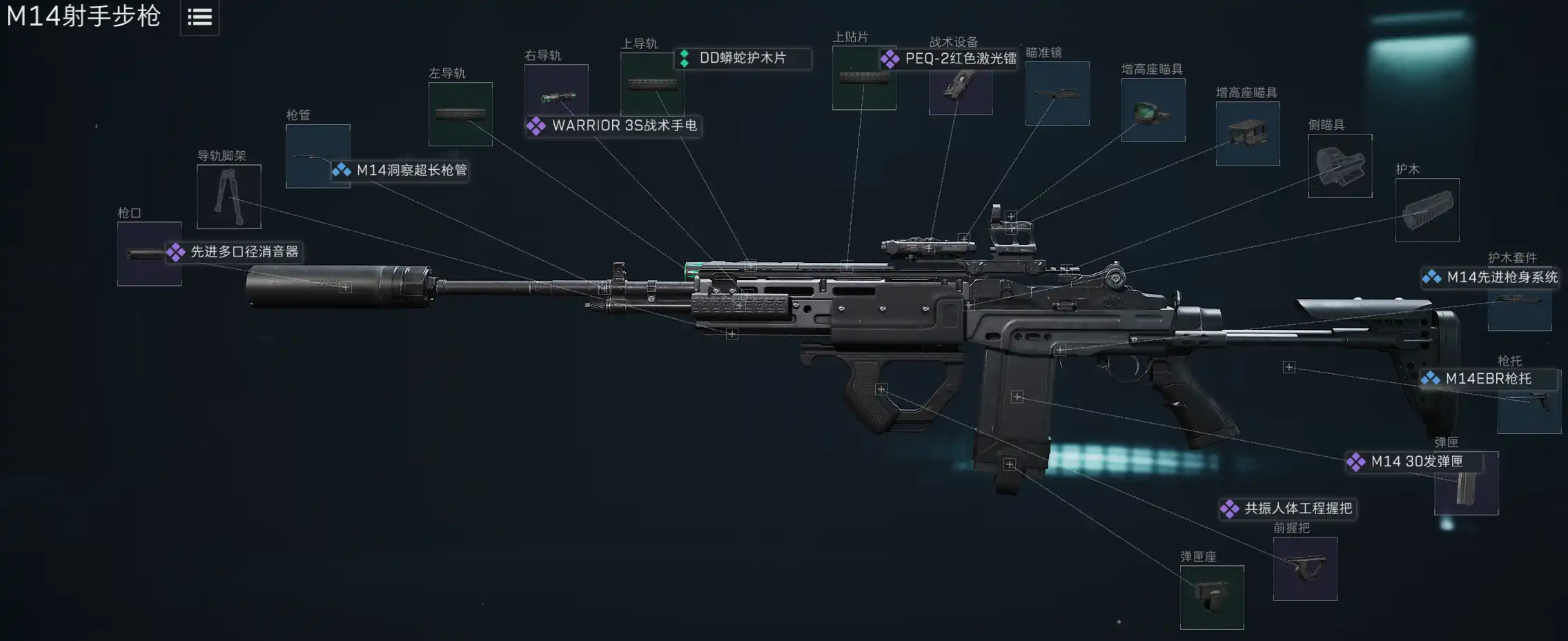Select the 瞄准镜 scope slot
Image resolution: width=1568 pixels, height=641 pixels.
pos(1057,94)
